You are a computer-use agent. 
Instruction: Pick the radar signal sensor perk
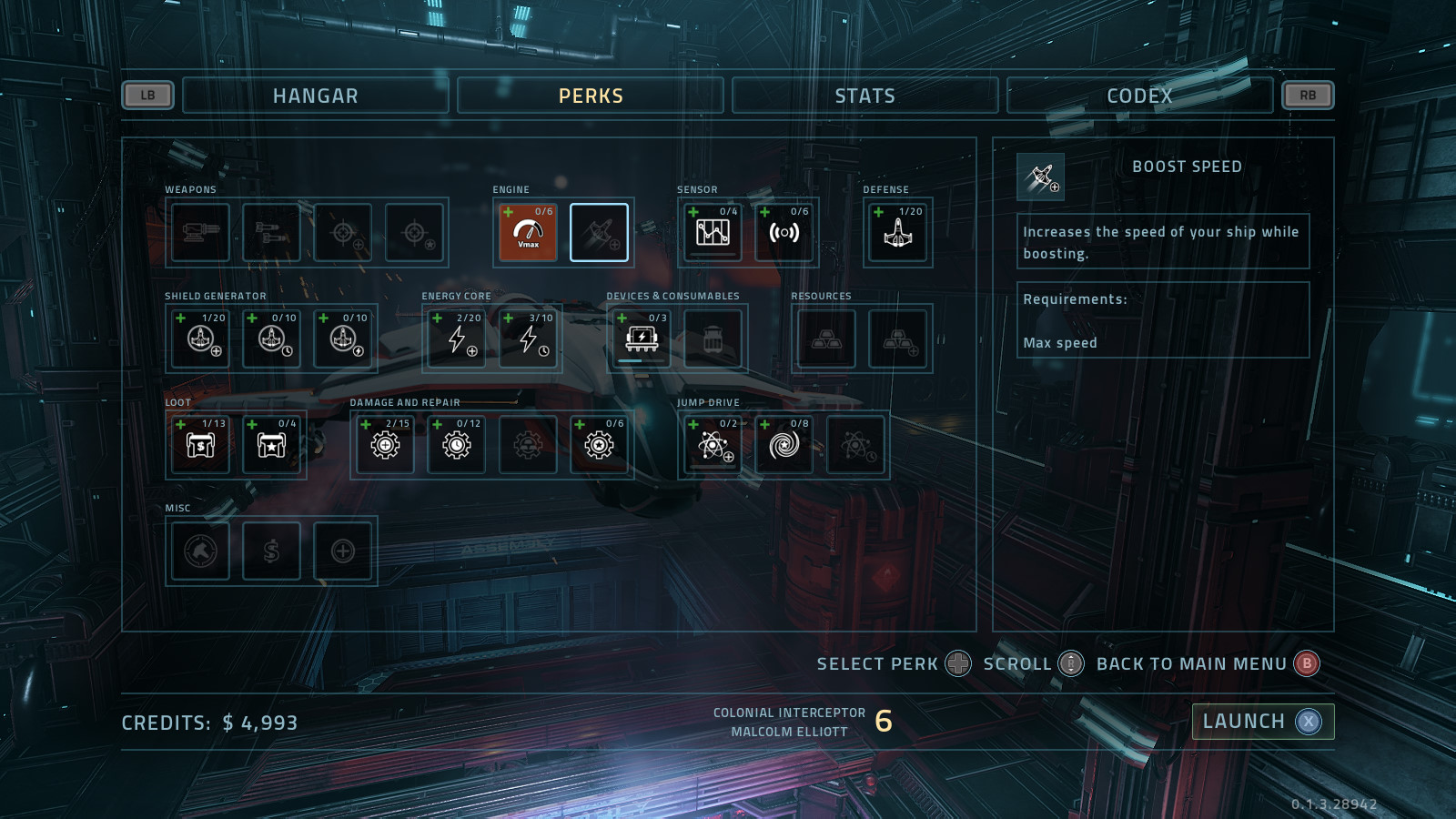point(784,233)
